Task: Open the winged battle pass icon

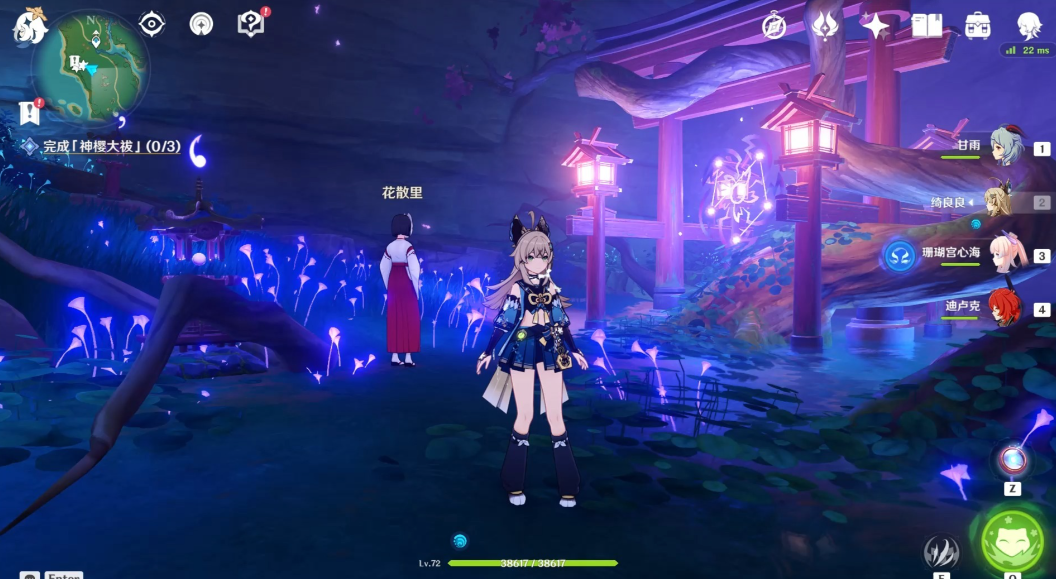Action: [825, 26]
